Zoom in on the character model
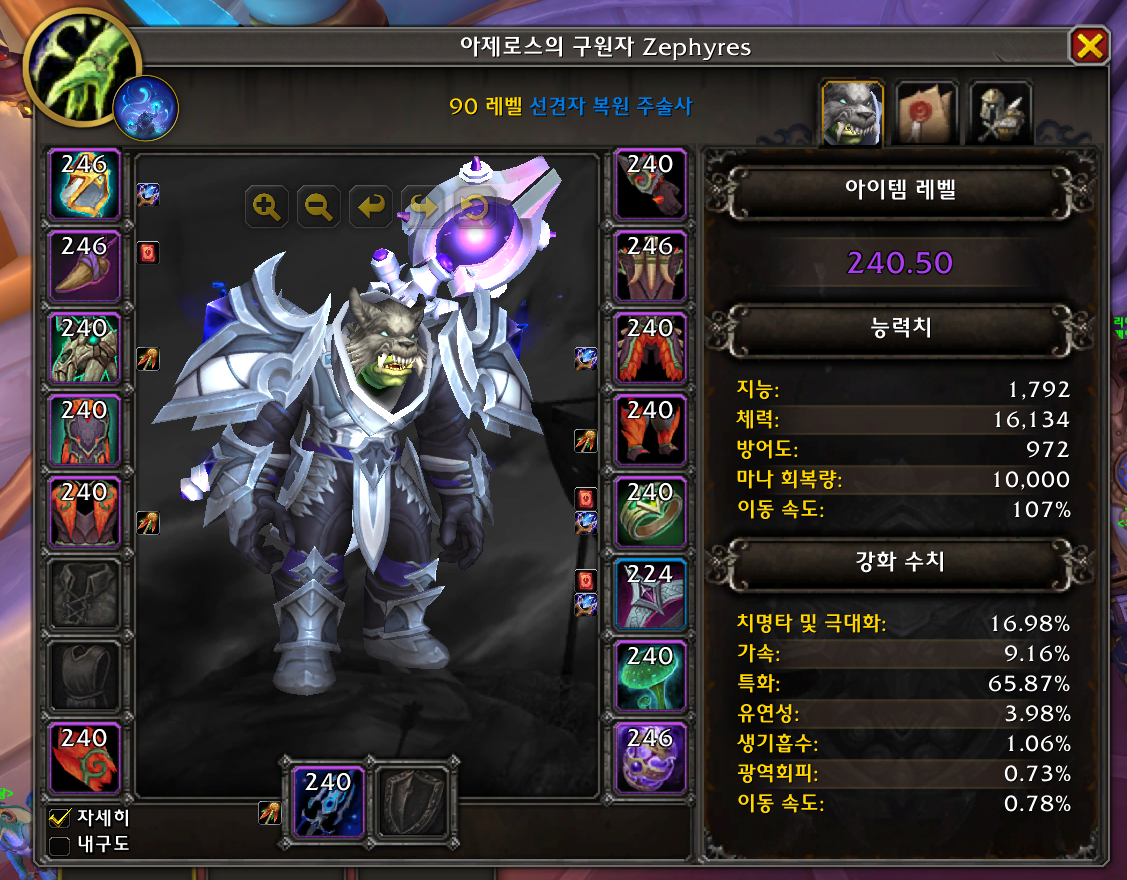The width and height of the screenshot is (1127, 880). tap(266, 207)
